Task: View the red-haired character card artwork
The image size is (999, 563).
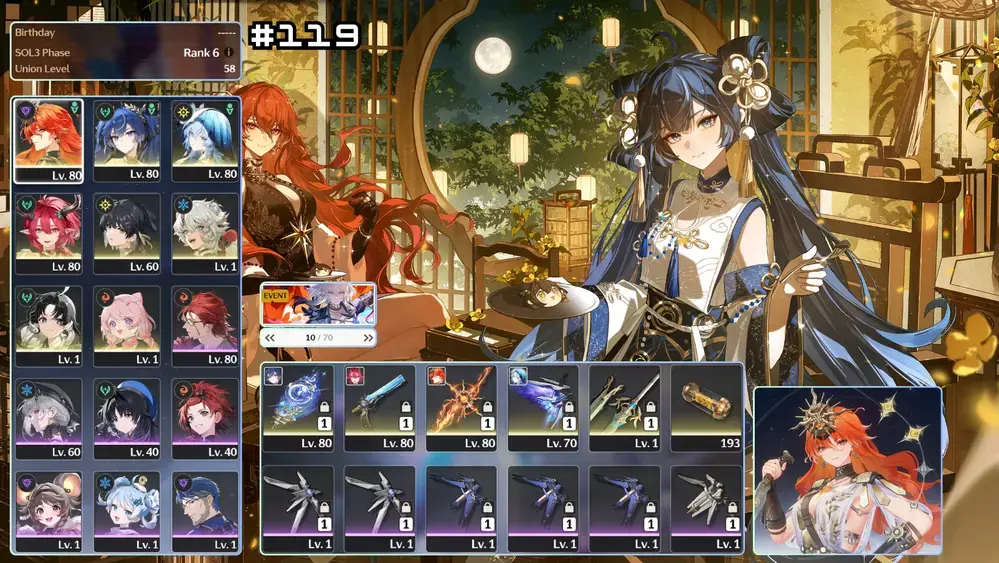Action: (x=848, y=470)
